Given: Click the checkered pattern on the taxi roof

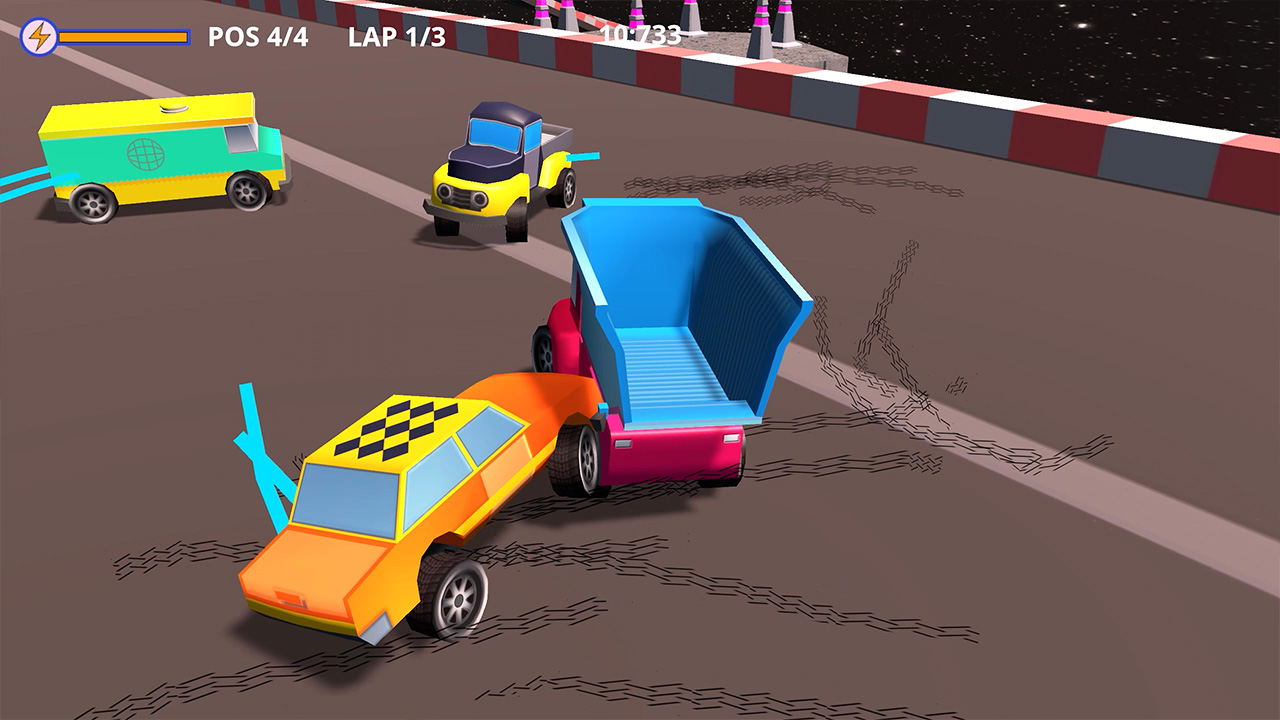Looking at the screenshot, I should (x=395, y=430).
